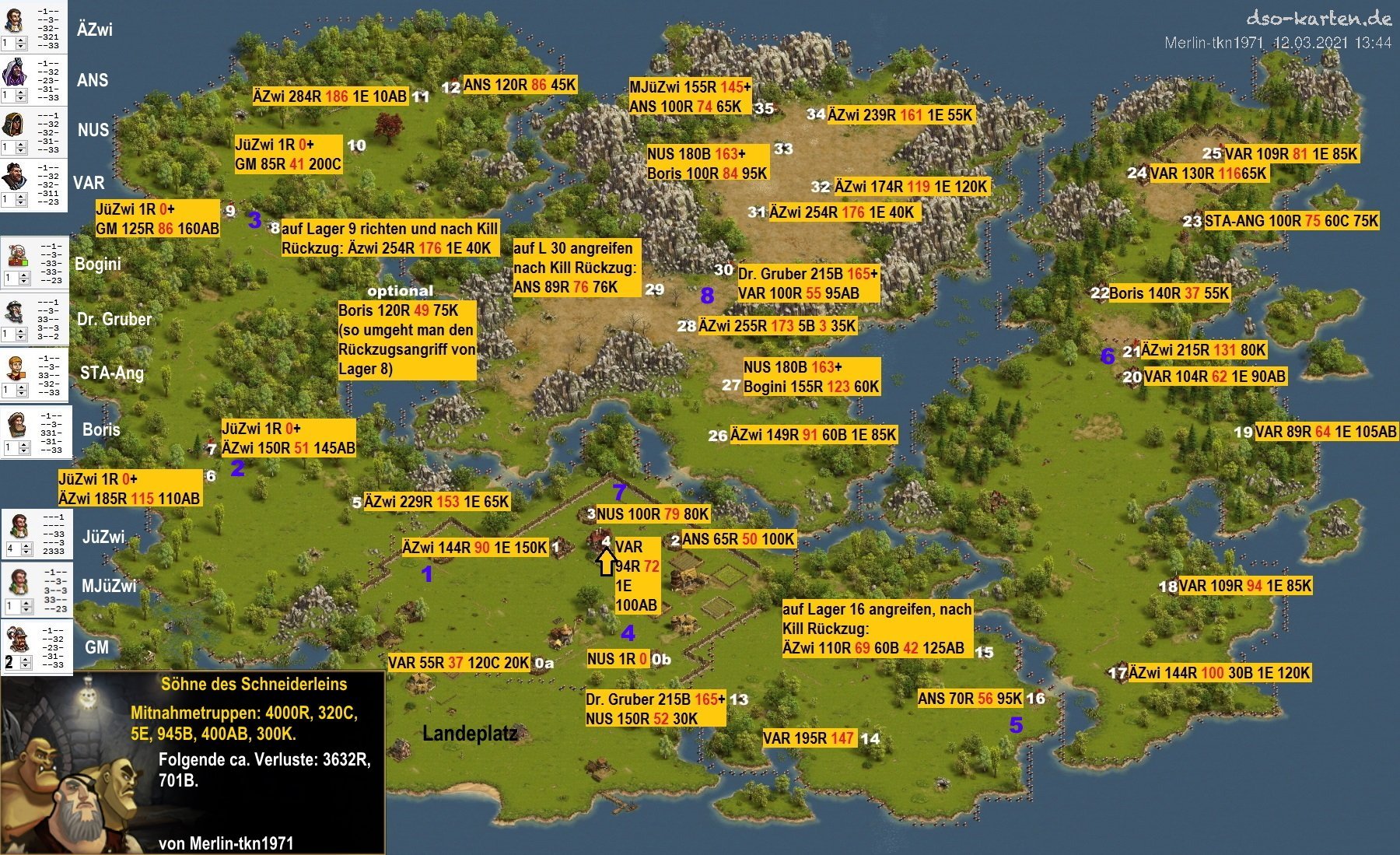The height and width of the screenshot is (855, 1400).
Task: Change the Bogini general quantity stepper
Action: coord(17,279)
